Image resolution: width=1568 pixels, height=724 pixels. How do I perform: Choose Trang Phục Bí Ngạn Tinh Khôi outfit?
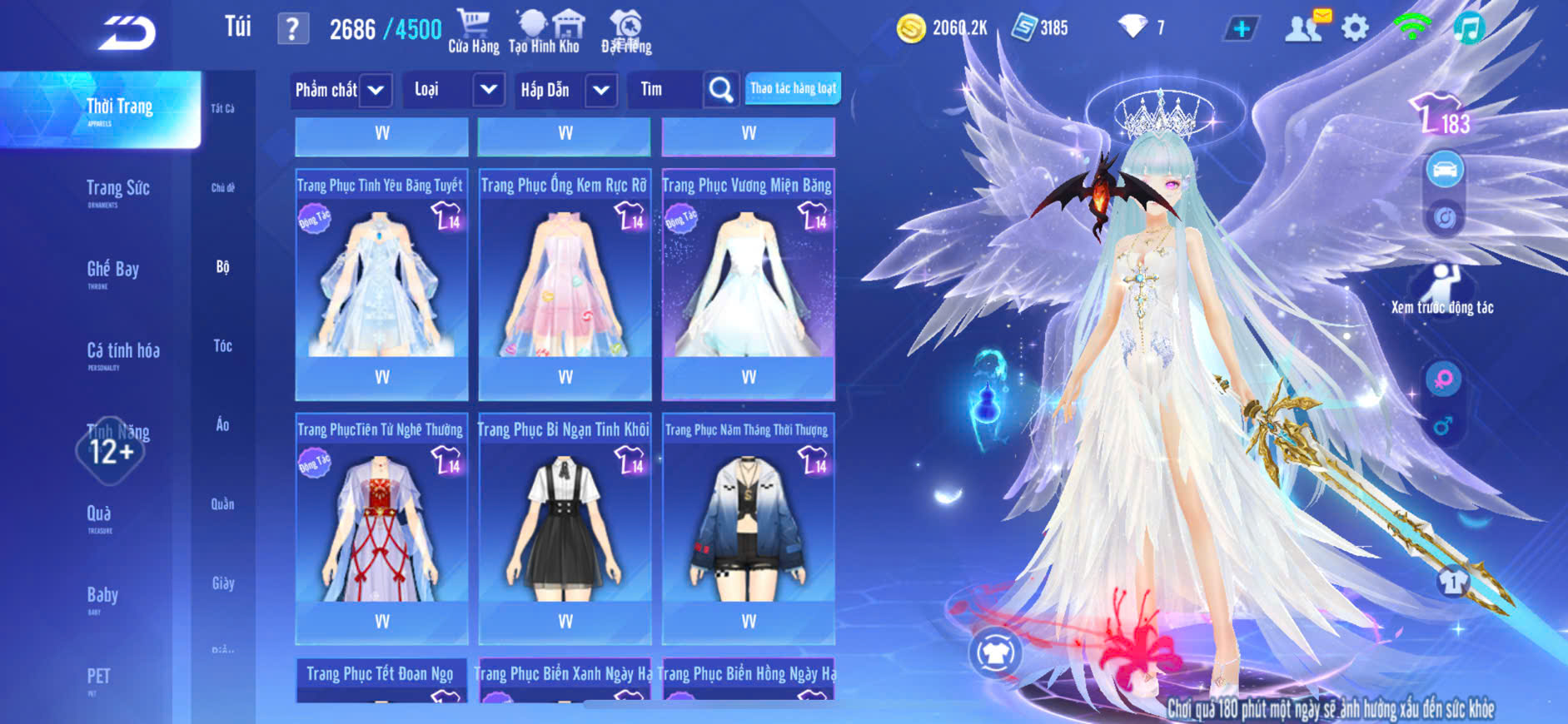[565, 527]
